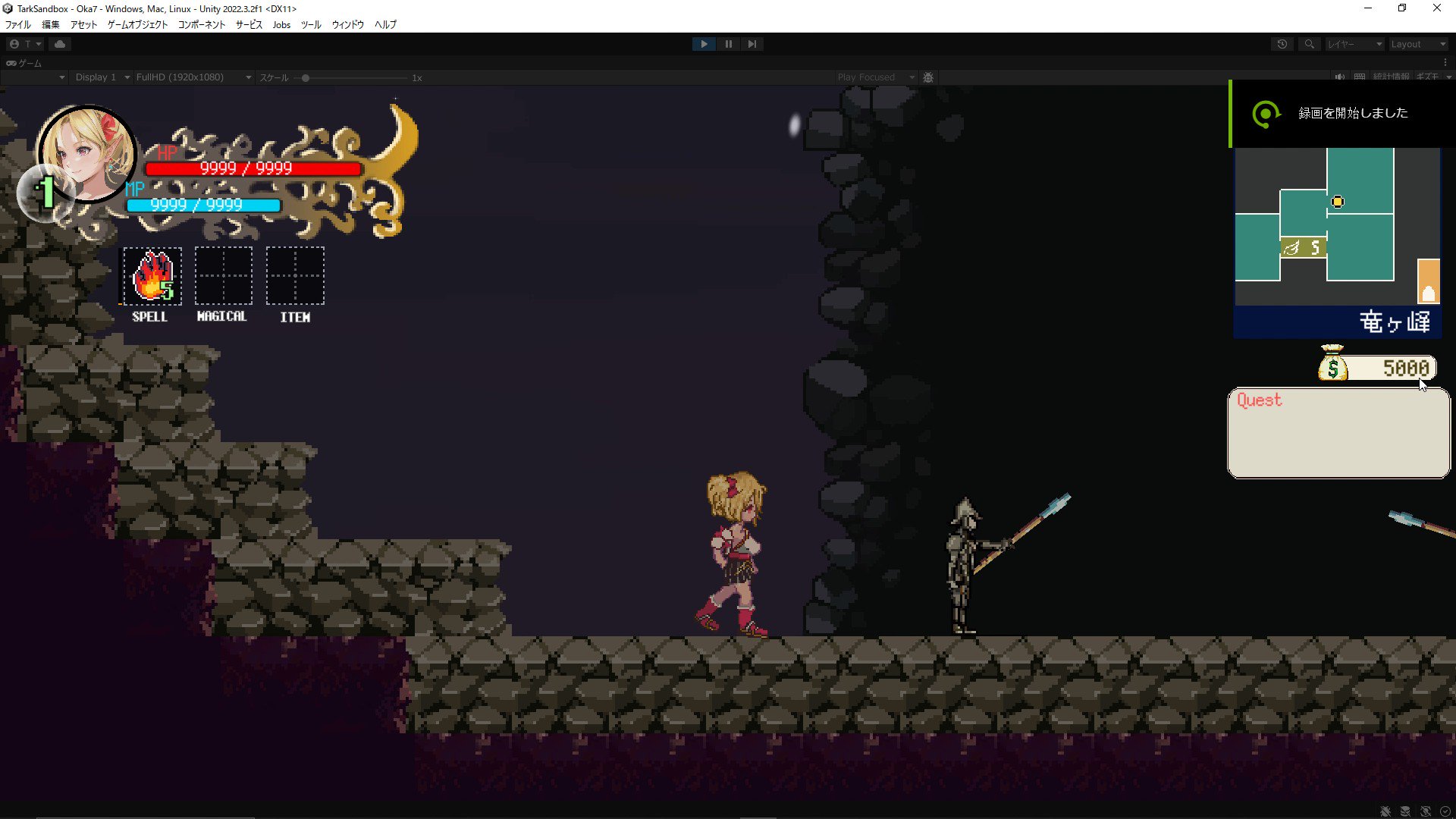Click the empty ITEM slot
This screenshot has height=819, width=1456.
[x=294, y=278]
